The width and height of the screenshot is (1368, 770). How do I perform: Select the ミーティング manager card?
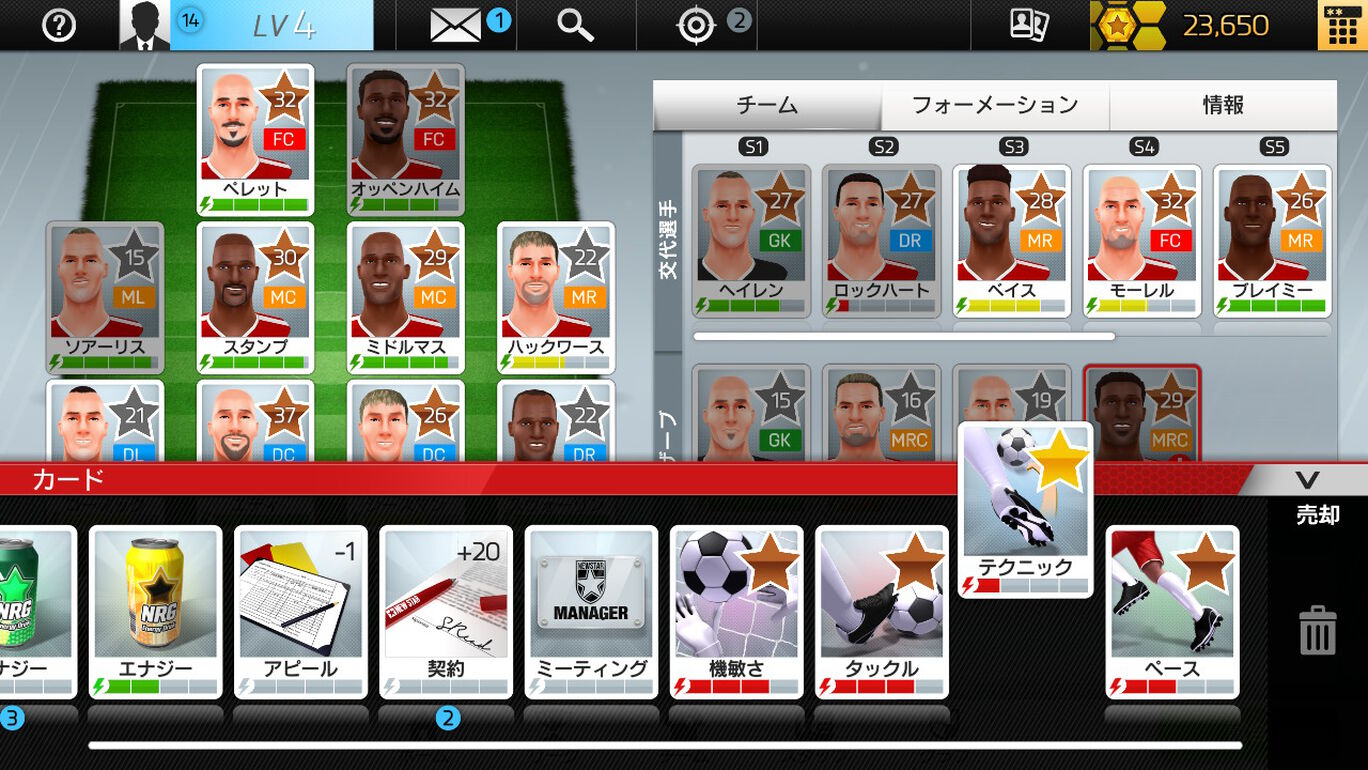591,610
